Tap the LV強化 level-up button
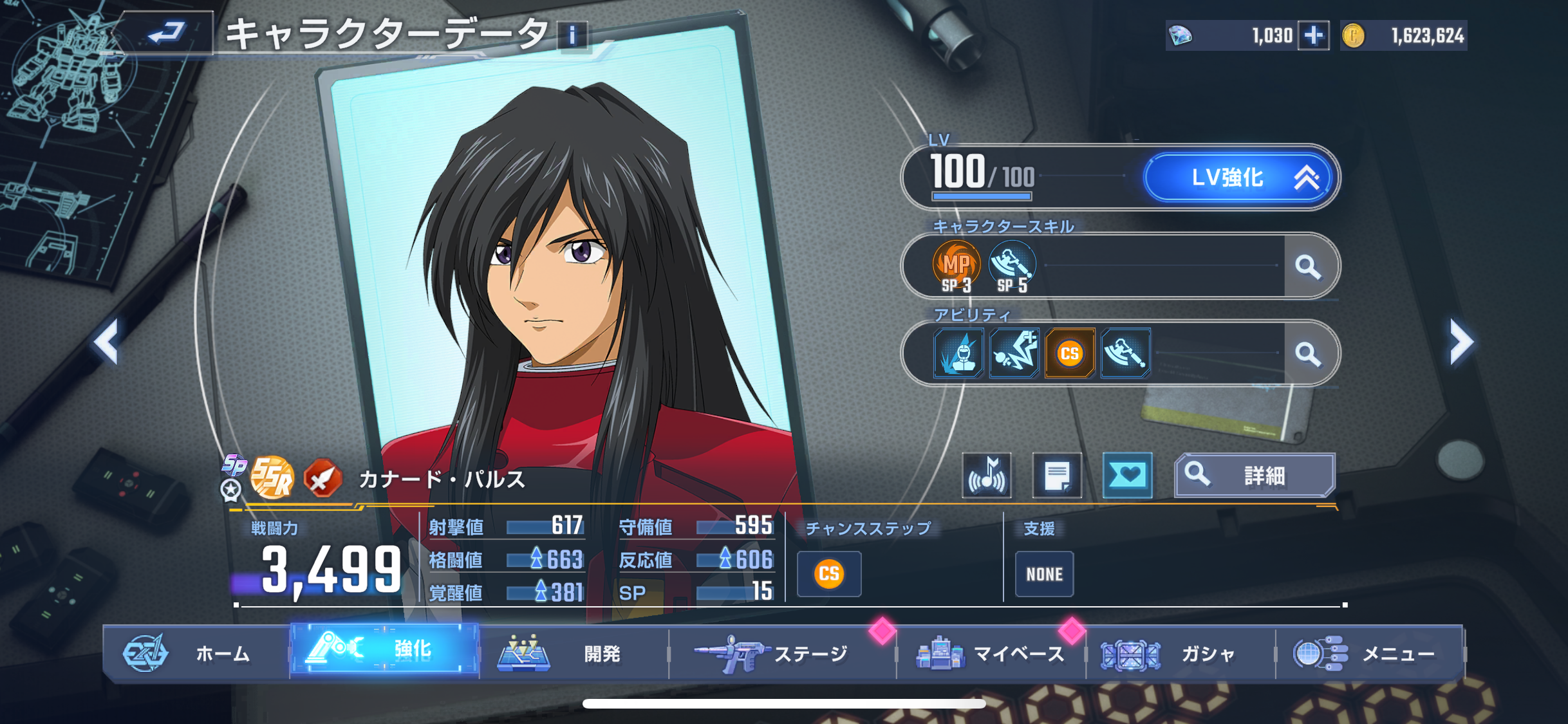 pyautogui.click(x=1240, y=177)
